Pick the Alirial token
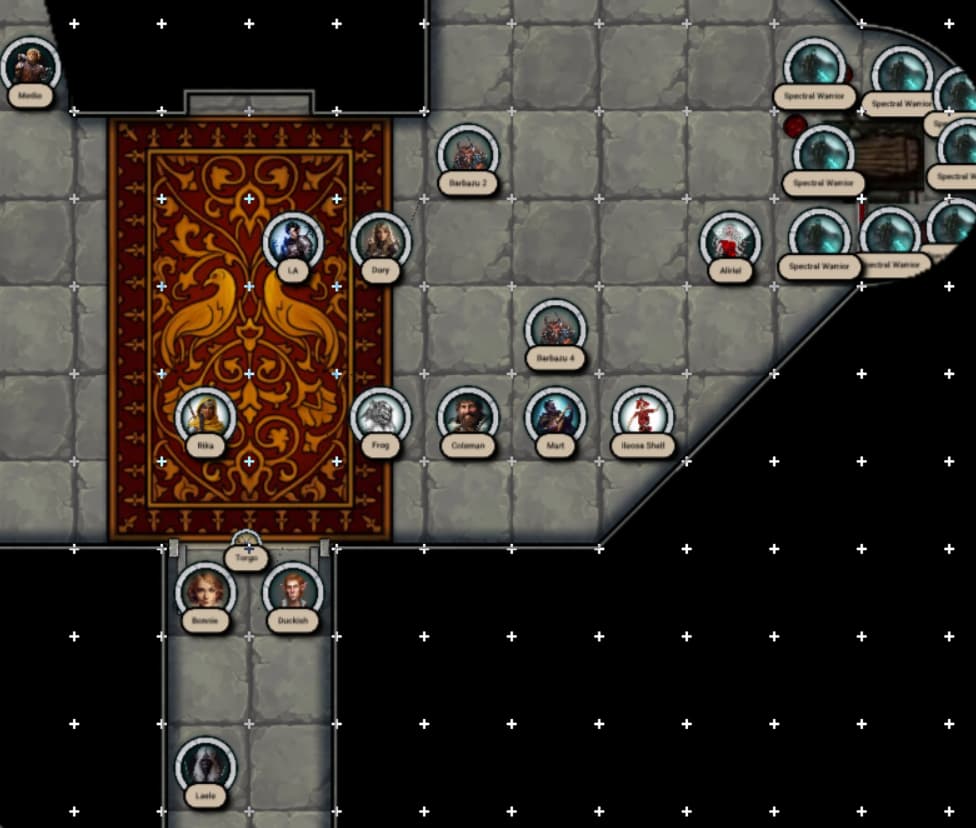 click(730, 241)
